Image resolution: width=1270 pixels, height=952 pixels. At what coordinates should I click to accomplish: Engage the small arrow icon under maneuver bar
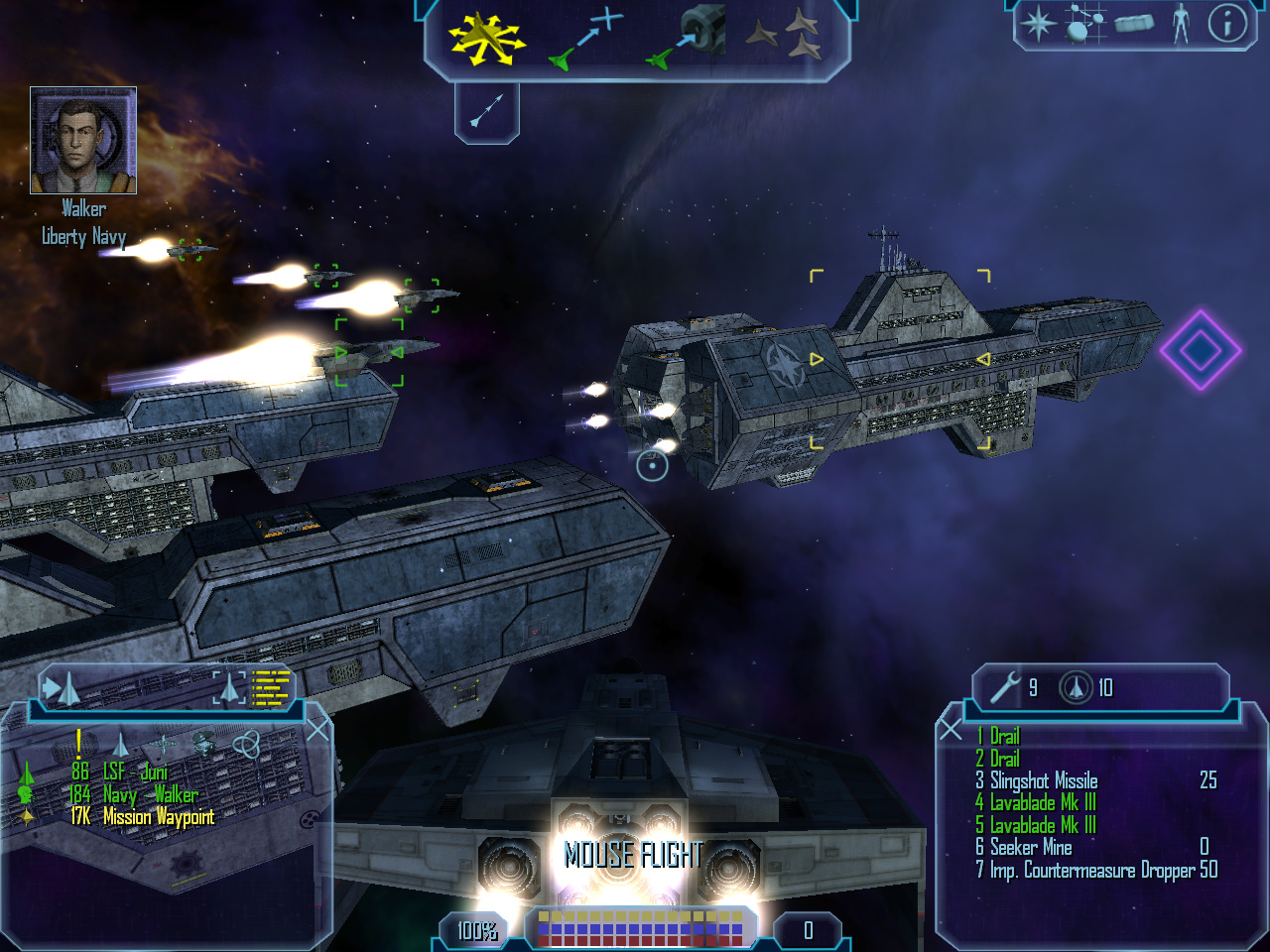[487, 110]
